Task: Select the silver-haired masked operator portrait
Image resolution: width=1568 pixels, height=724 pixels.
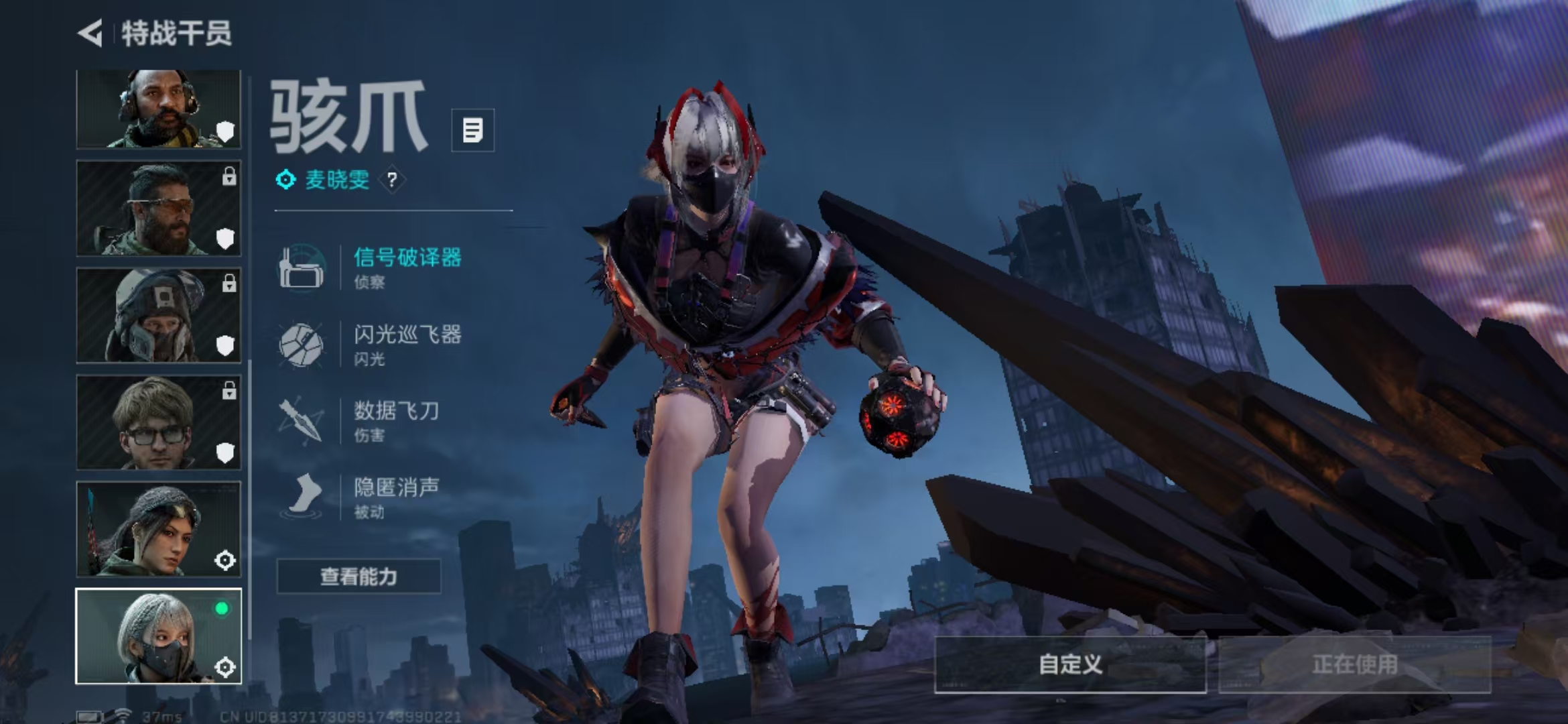Action: click(158, 636)
